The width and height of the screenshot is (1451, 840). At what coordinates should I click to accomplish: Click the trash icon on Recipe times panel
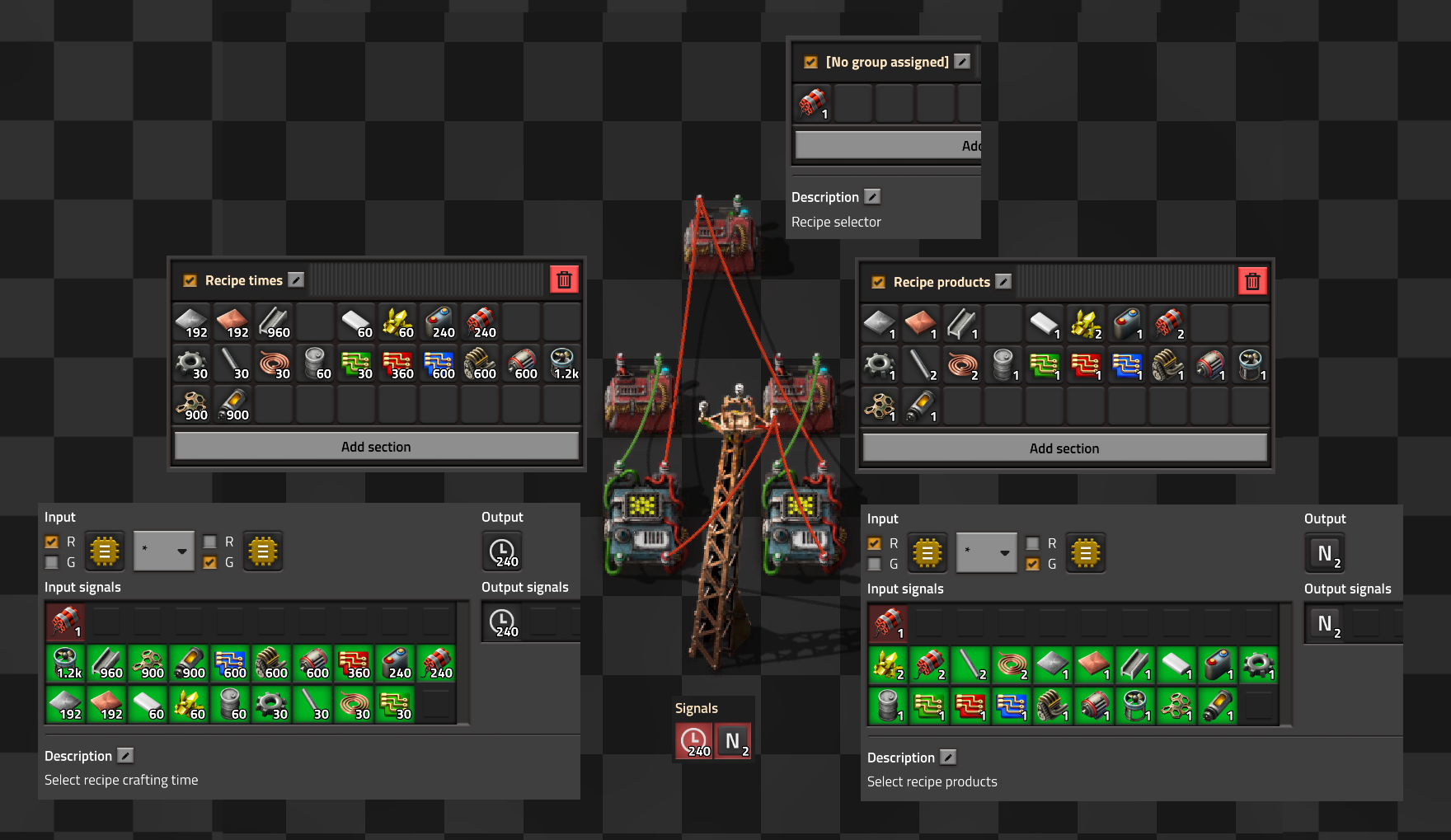pos(564,279)
